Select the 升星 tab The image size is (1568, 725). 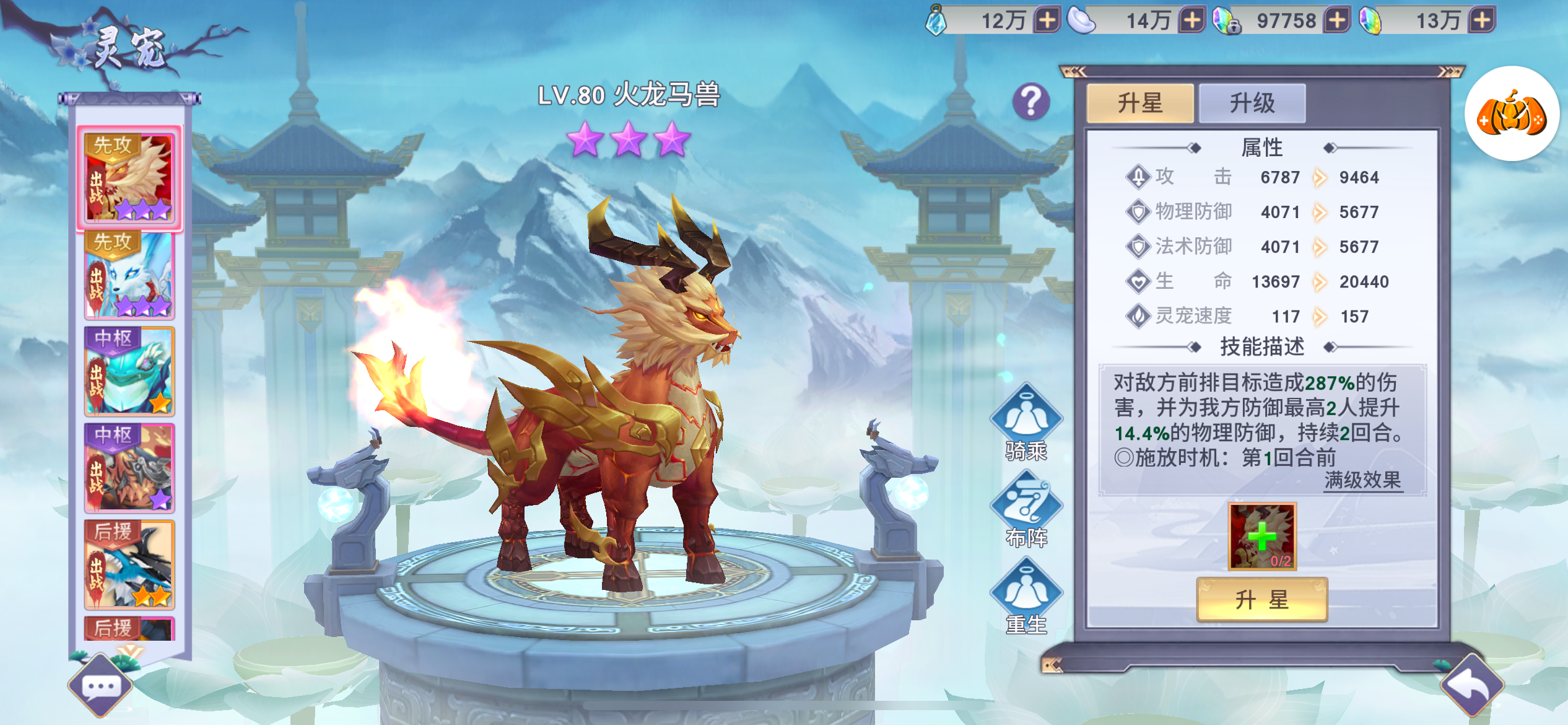coord(1140,103)
